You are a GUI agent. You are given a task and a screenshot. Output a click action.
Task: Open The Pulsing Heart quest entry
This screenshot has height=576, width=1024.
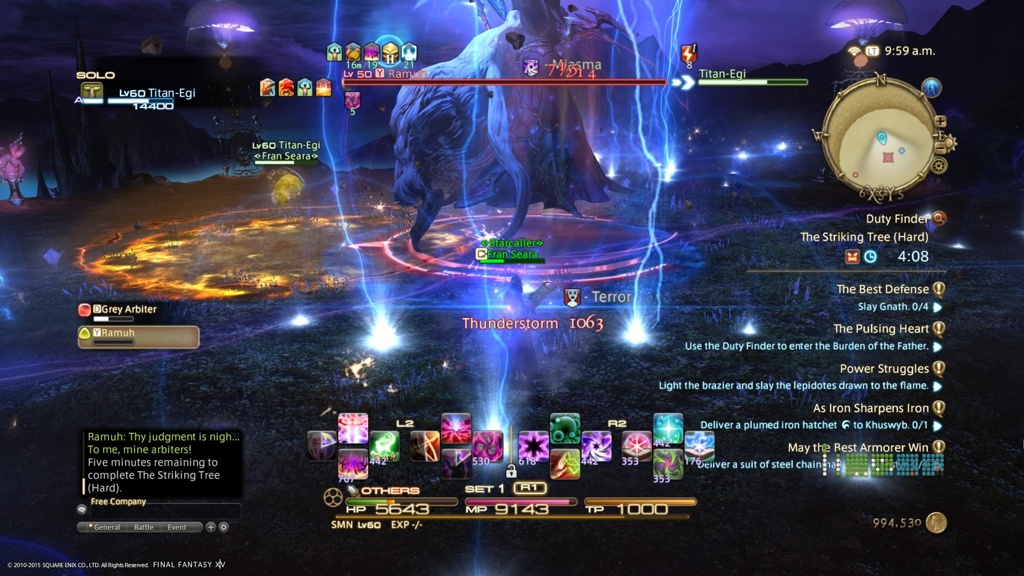(882, 328)
